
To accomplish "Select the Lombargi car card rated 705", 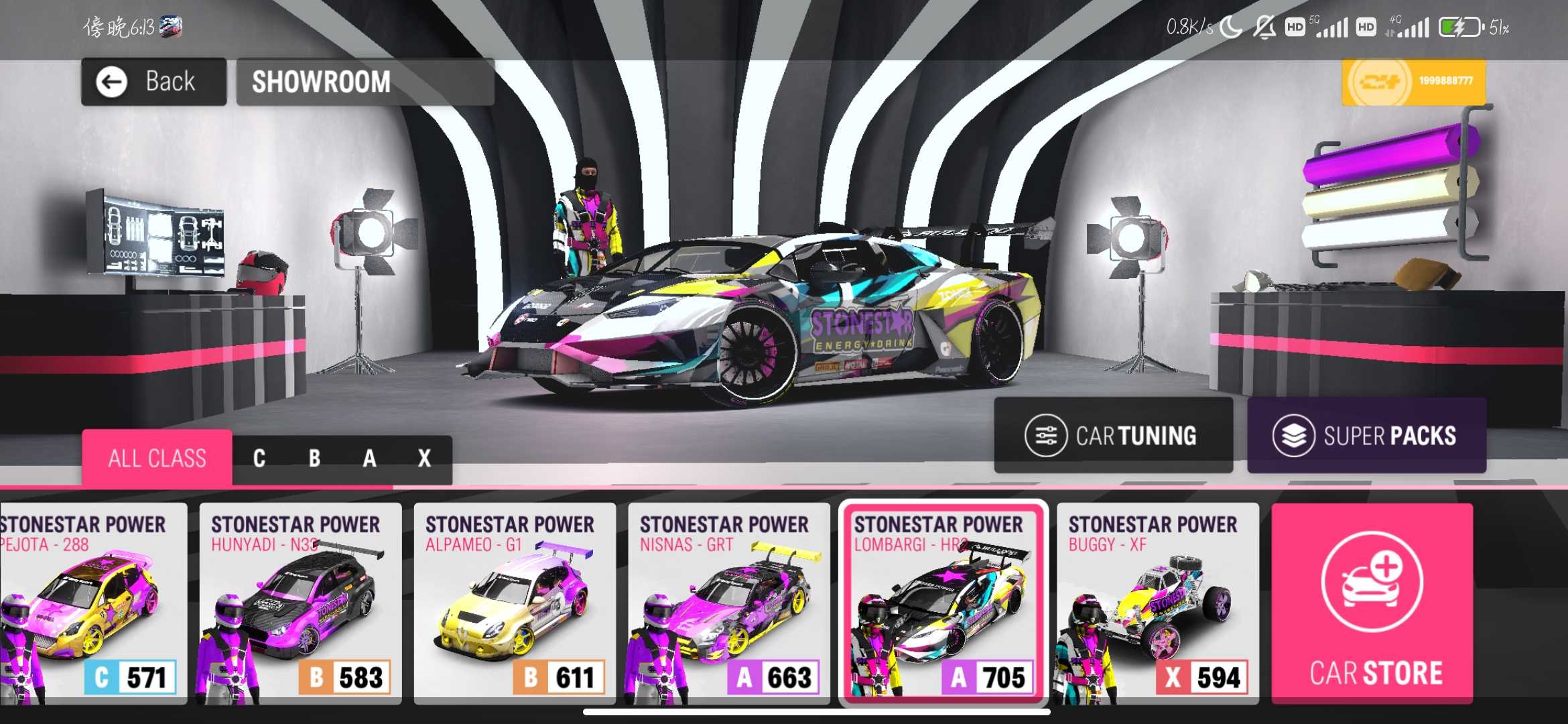I will (x=943, y=603).
